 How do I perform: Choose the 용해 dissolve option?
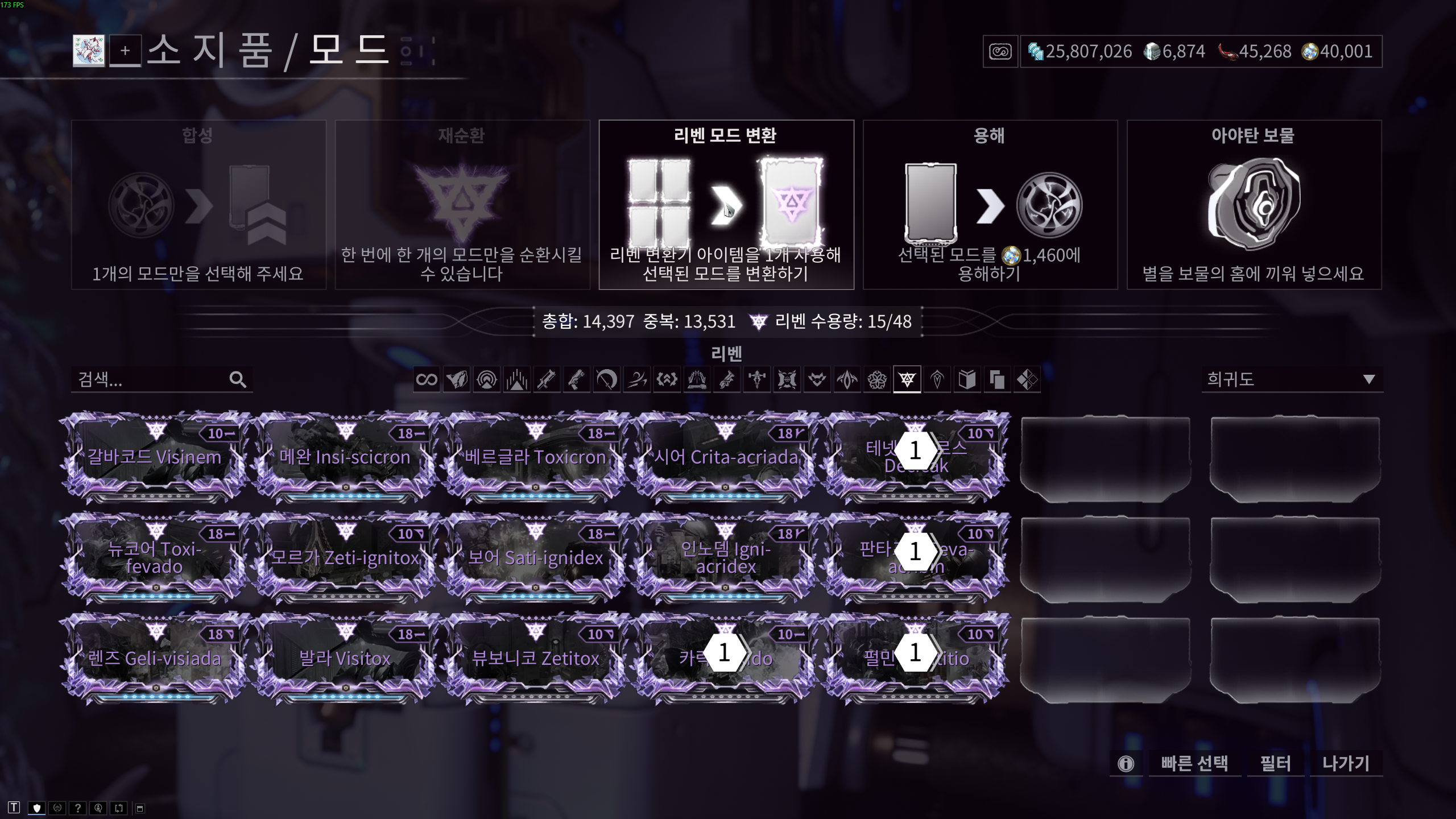pyautogui.click(x=990, y=205)
